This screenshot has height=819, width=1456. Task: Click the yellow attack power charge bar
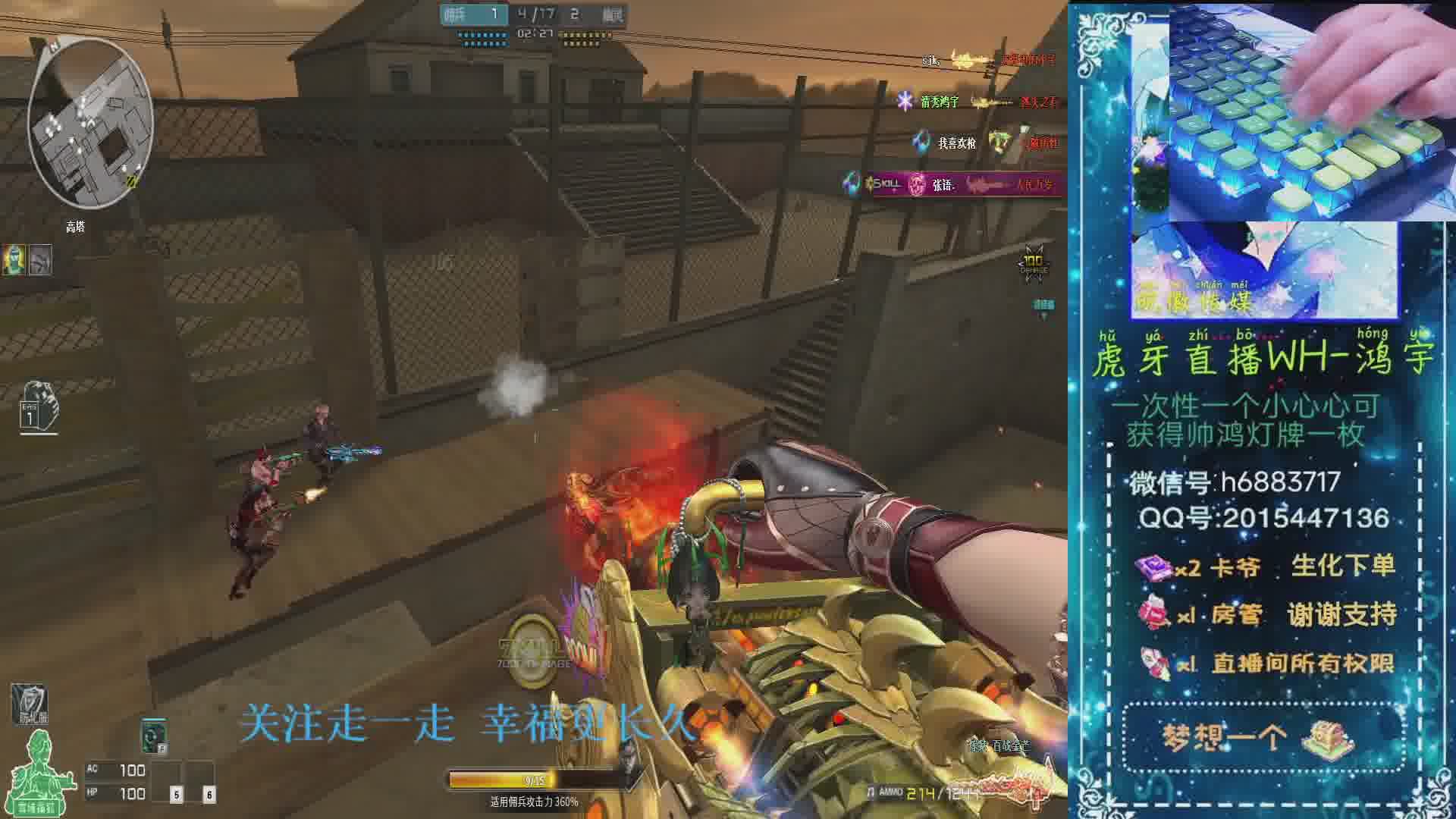click(502, 780)
